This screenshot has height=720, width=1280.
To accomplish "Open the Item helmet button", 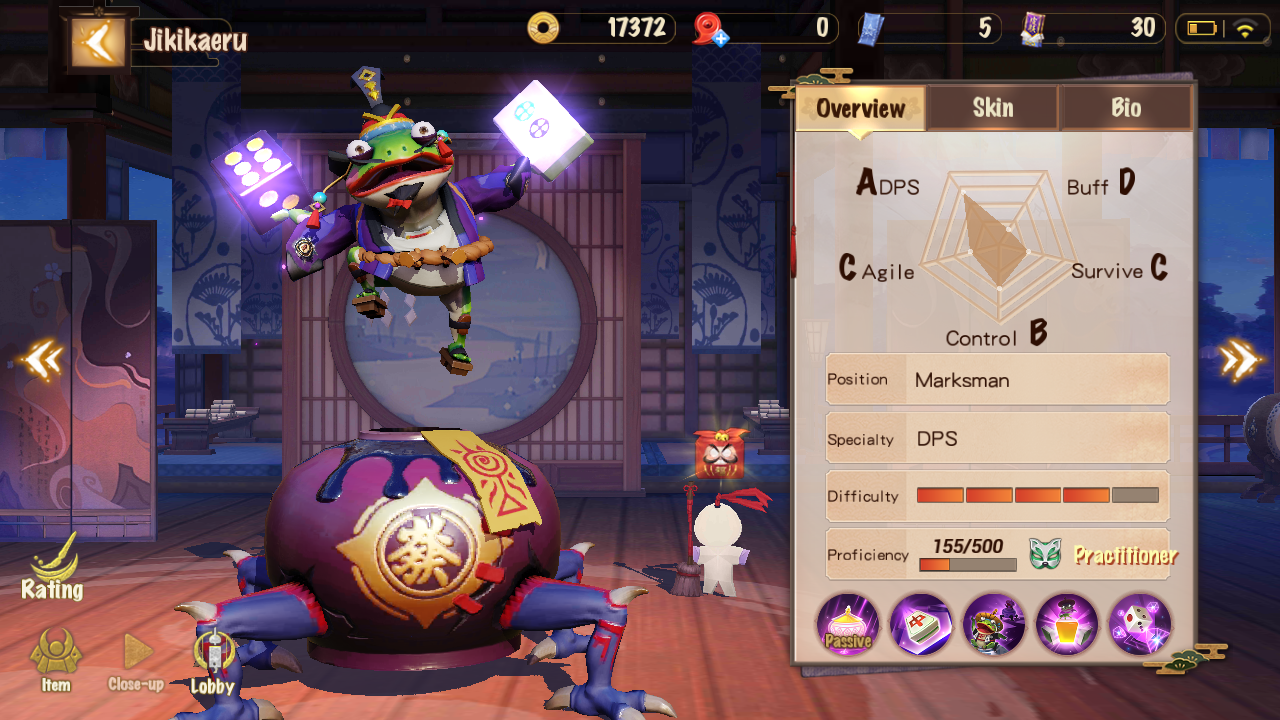I will 56,660.
